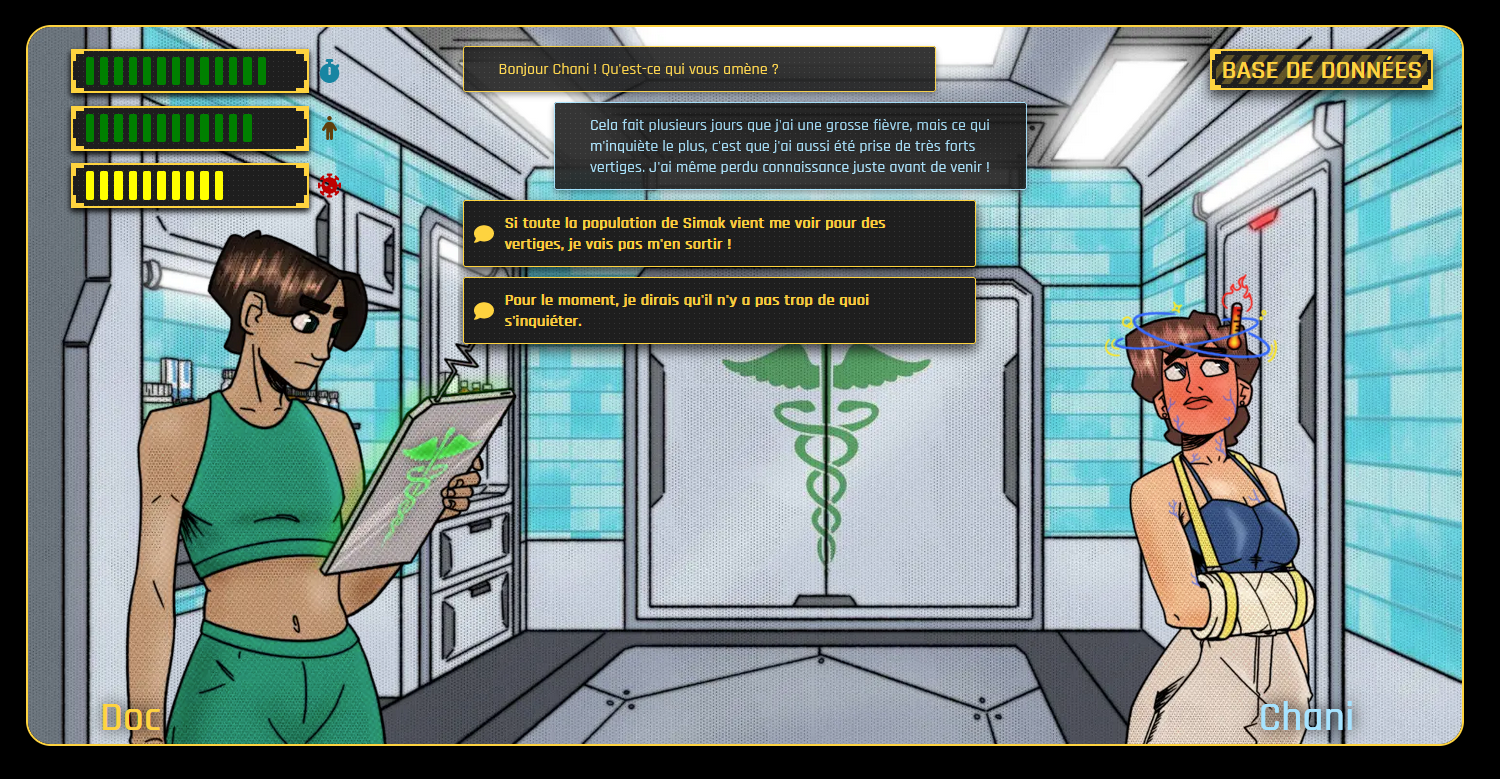Click the green health gauge
1500x779 pixels.
click(x=188, y=71)
